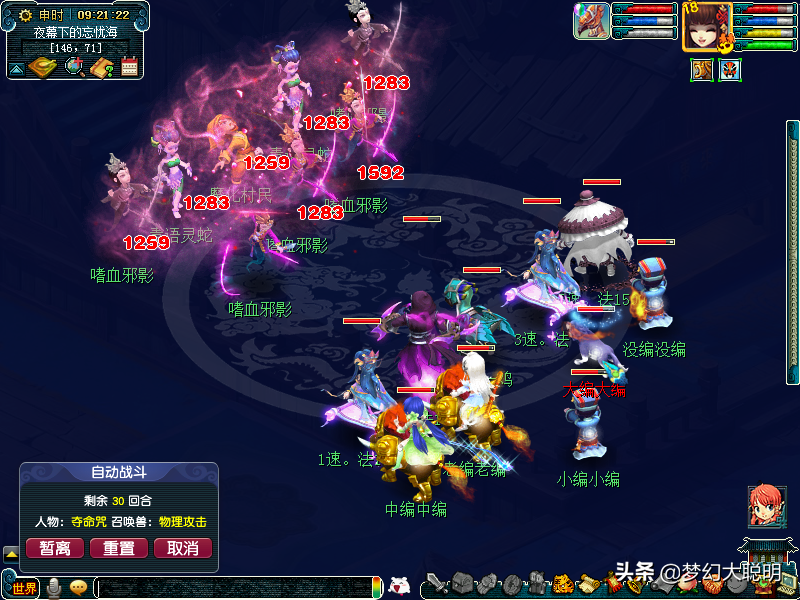Screen dimensions: 800x600
Task: Open the golden compass minimap icon
Action: point(44,67)
